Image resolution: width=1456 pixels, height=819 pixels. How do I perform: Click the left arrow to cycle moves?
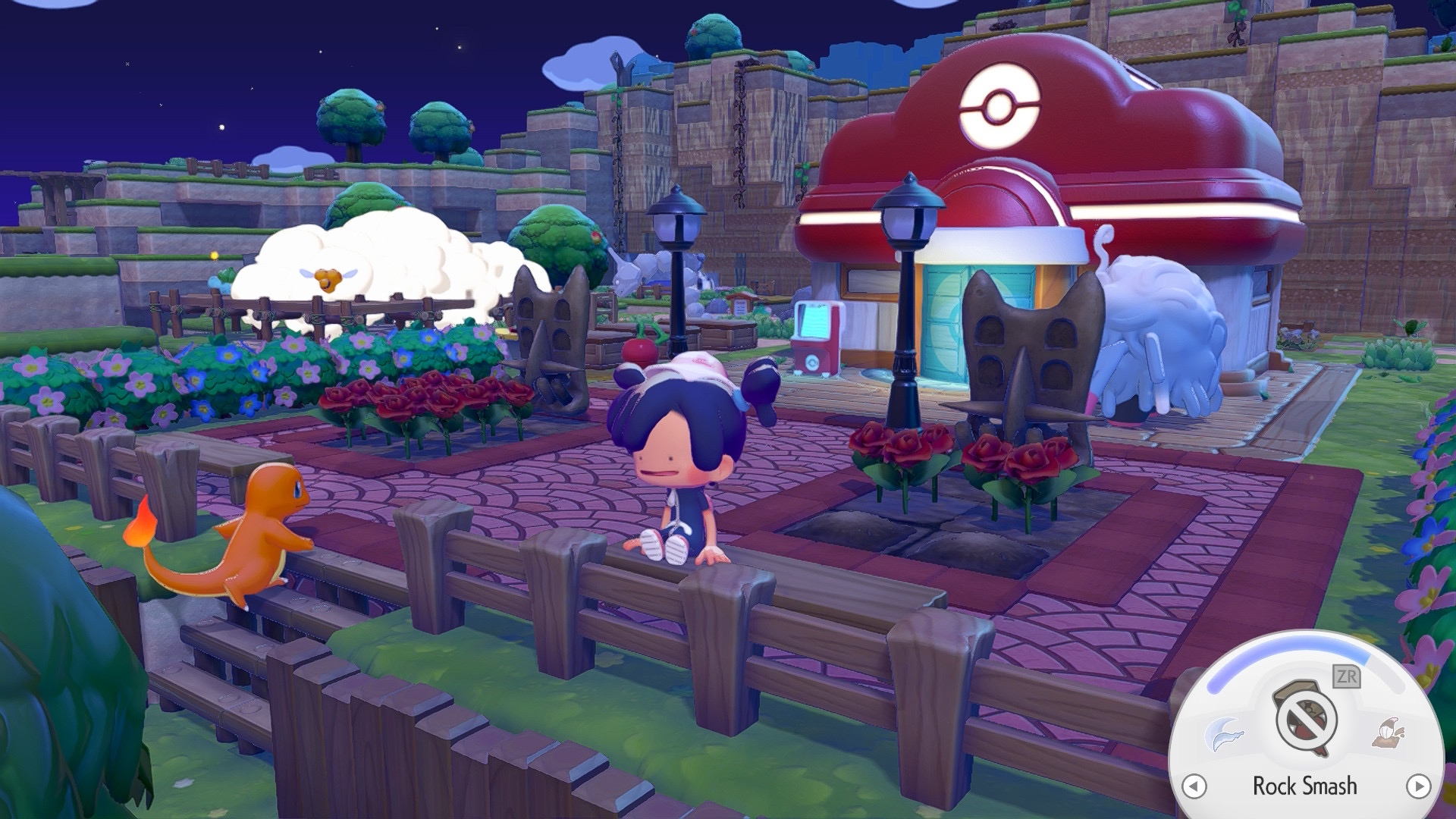tap(1194, 786)
